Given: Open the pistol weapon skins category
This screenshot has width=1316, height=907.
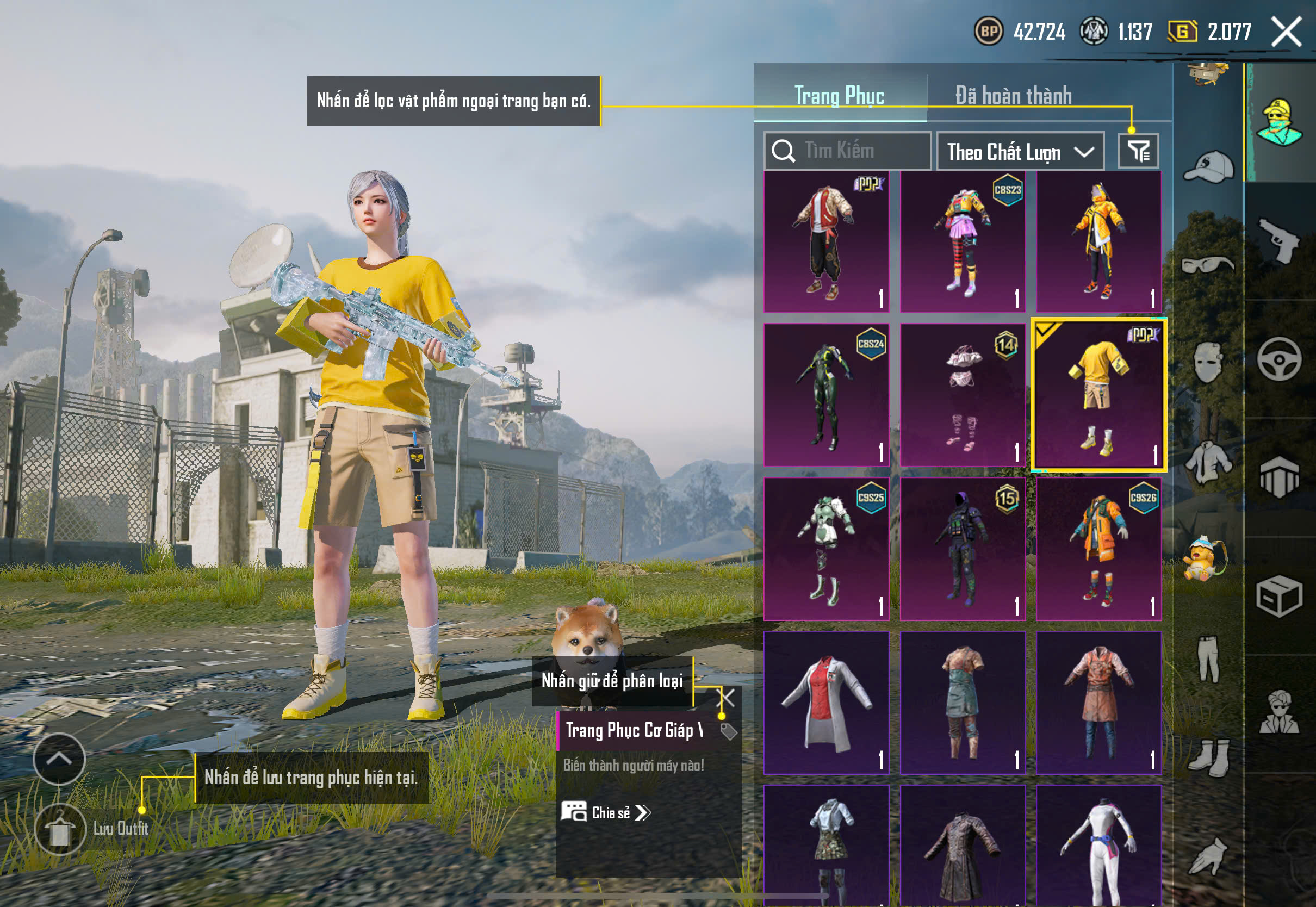Looking at the screenshot, I should 1278,240.
